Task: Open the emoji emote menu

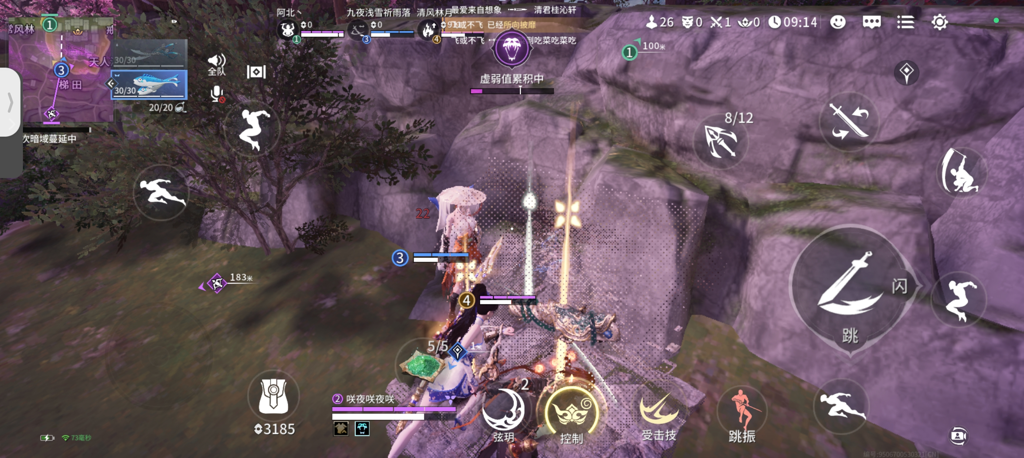Action: 838,21
